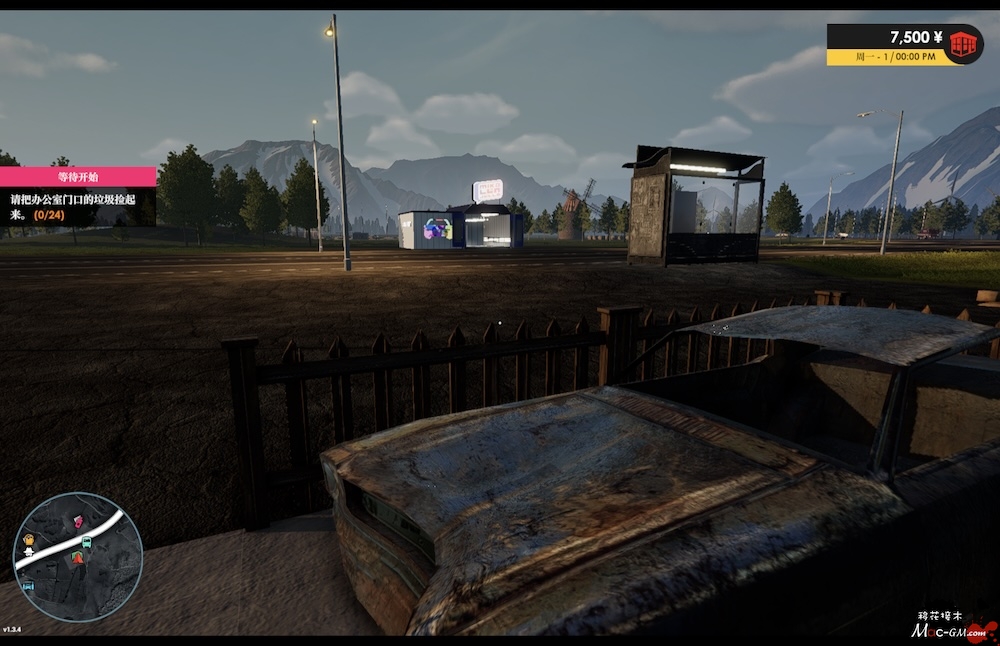Select the pink quest tracker header
Screen dimensions: 1000x646
click(x=77, y=177)
